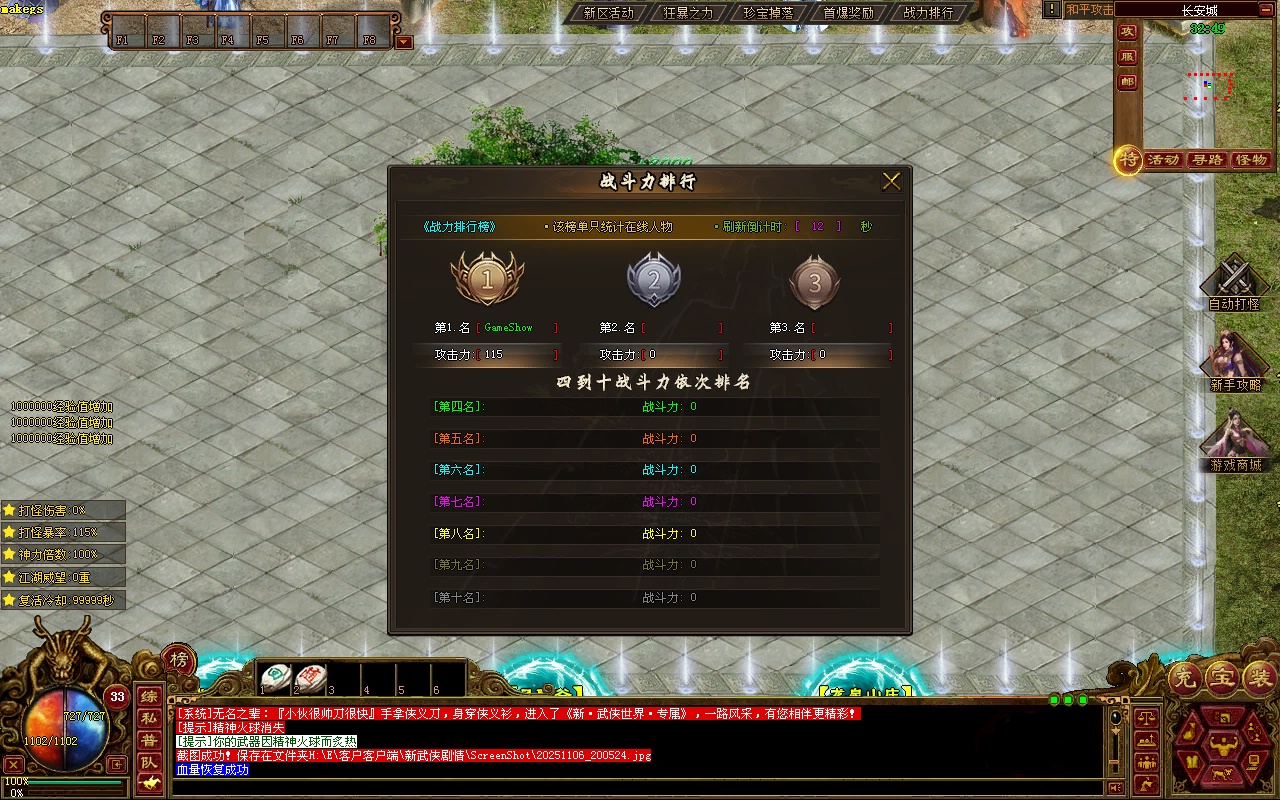Click the 寻路 pathfinding button
Viewport: 1280px width, 800px height.
pyautogui.click(x=1208, y=160)
